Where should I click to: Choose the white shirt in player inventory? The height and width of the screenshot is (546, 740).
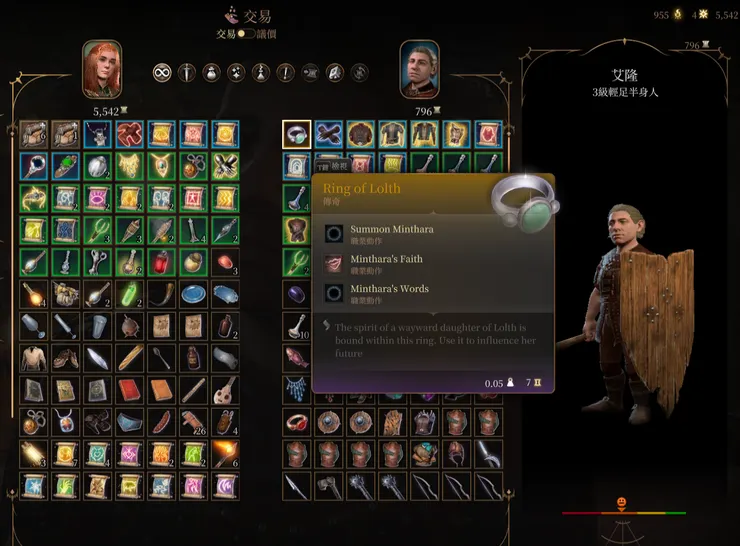(33, 358)
